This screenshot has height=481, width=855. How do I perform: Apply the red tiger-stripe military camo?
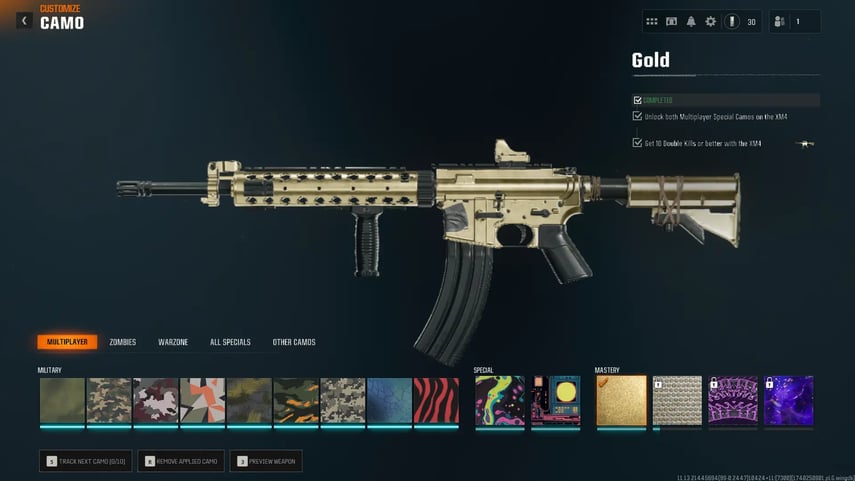[436, 400]
